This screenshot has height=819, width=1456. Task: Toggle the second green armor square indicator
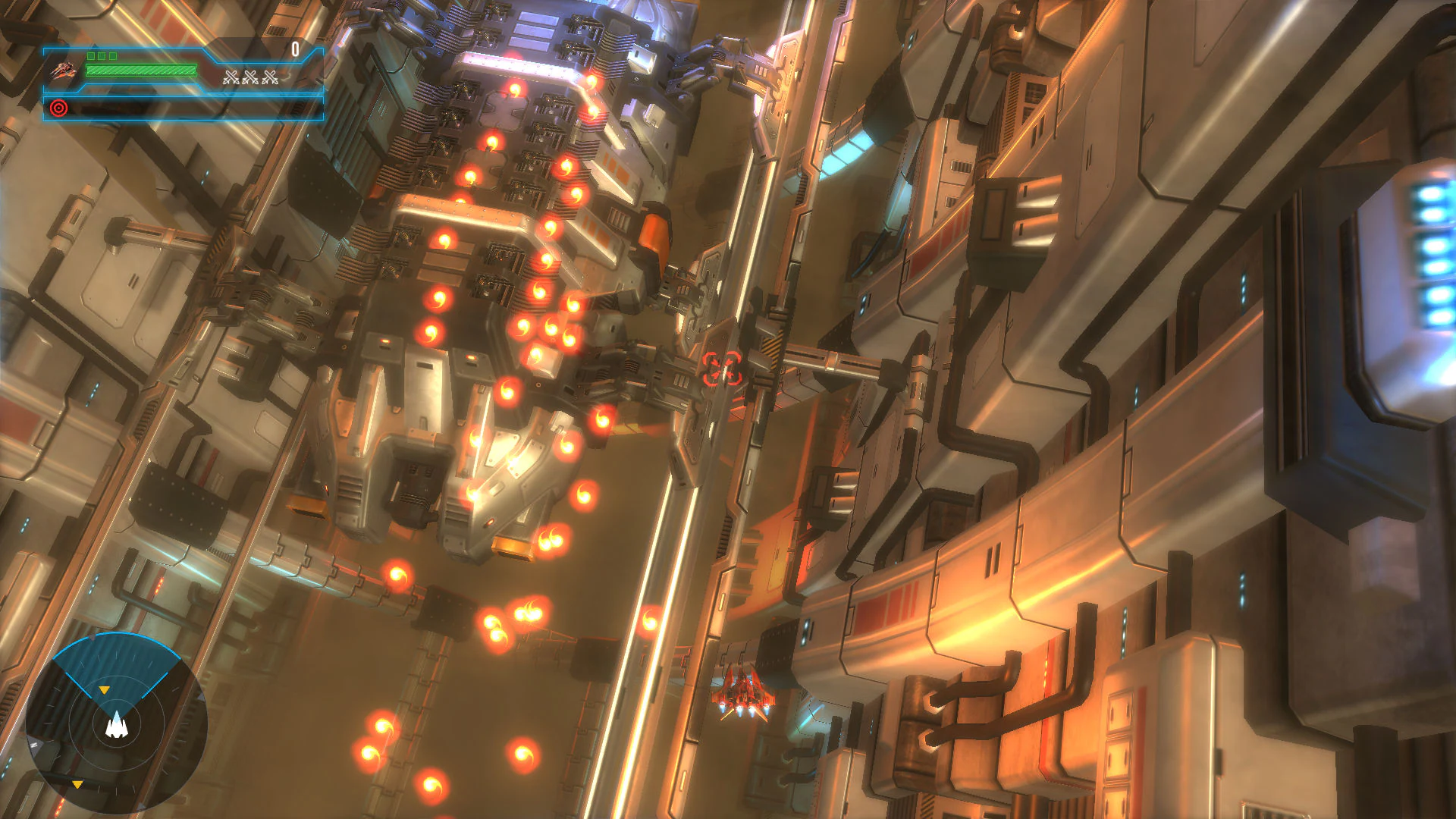[x=102, y=55]
